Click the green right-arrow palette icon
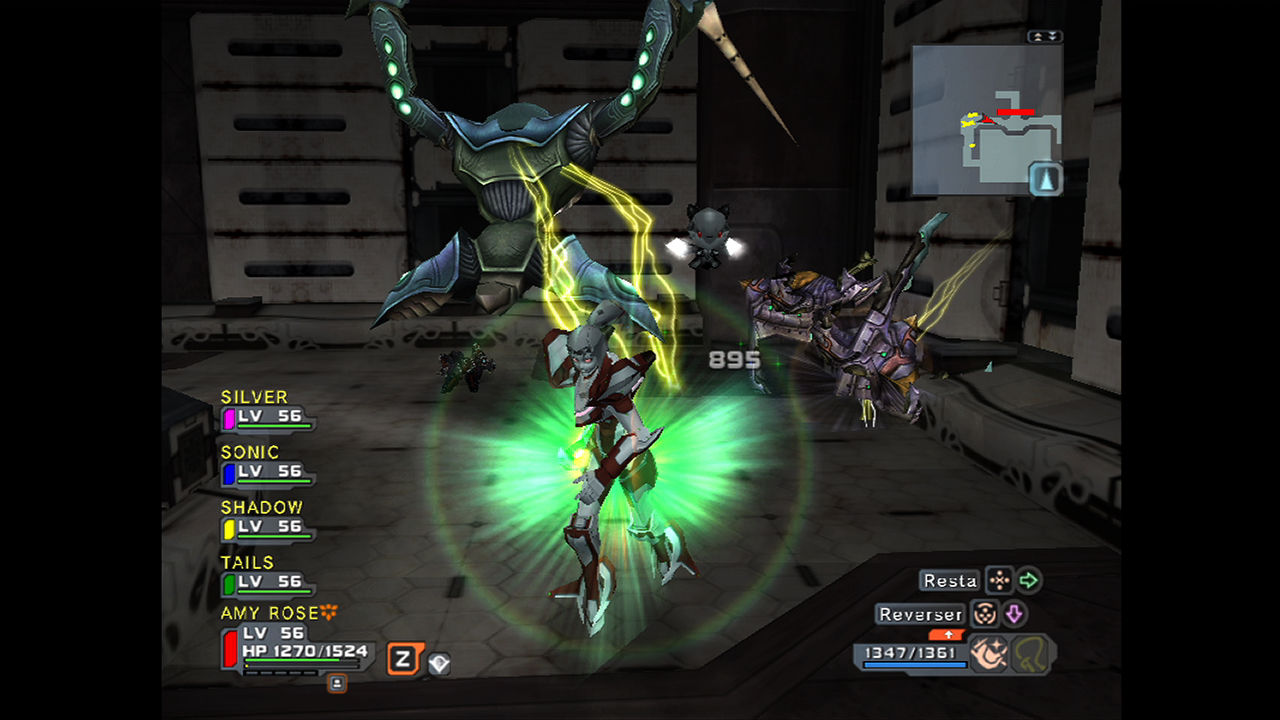The height and width of the screenshot is (720, 1280). [1028, 581]
